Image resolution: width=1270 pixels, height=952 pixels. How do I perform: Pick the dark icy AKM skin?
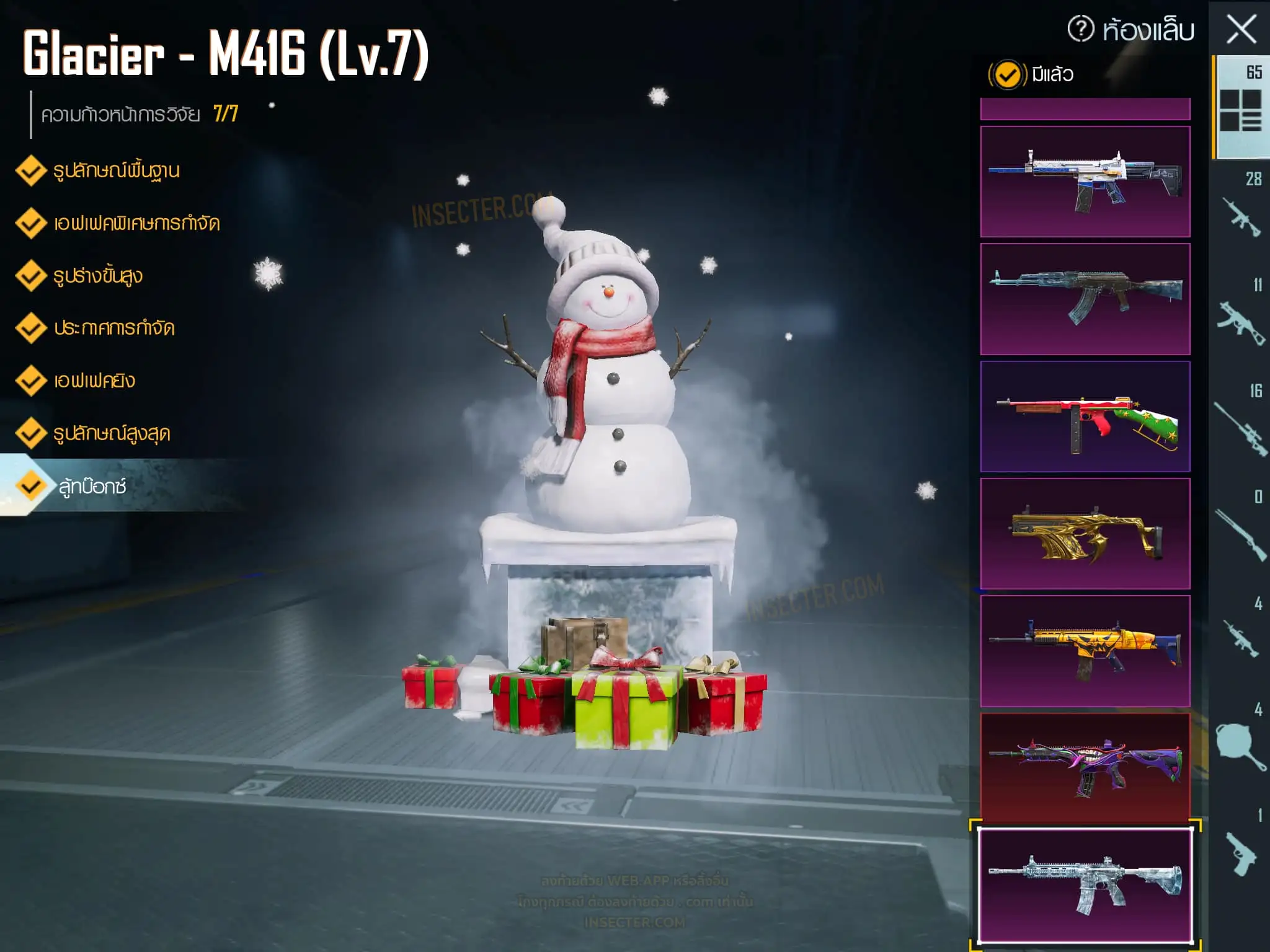[1085, 299]
